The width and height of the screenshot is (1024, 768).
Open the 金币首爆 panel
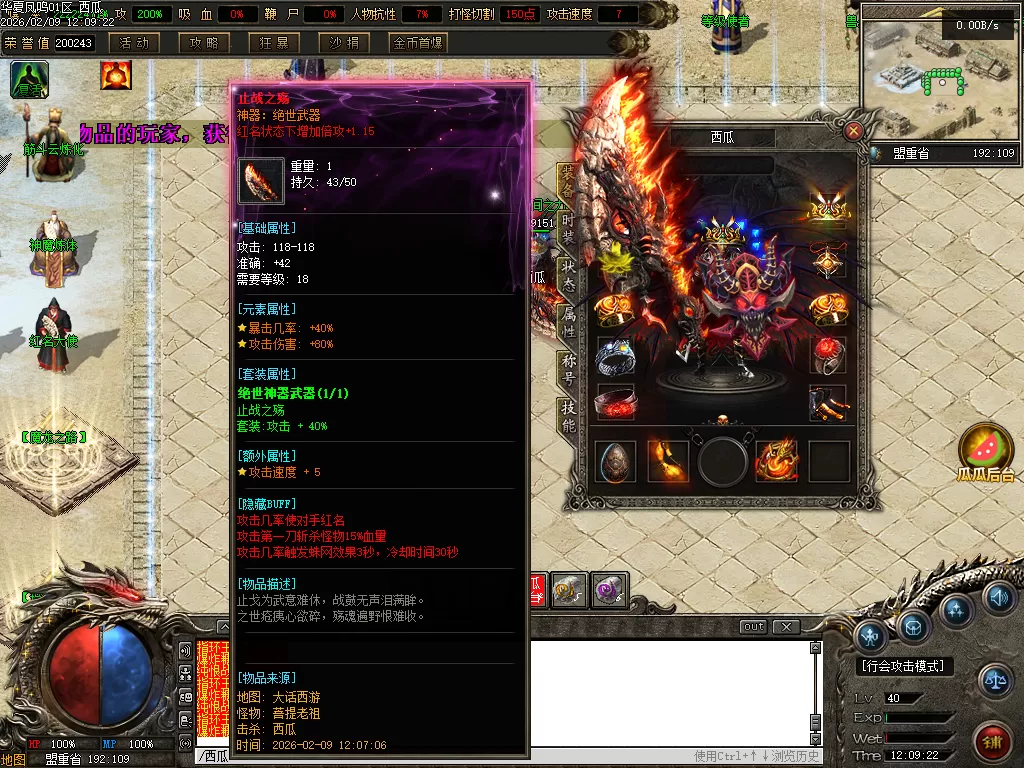(x=417, y=43)
